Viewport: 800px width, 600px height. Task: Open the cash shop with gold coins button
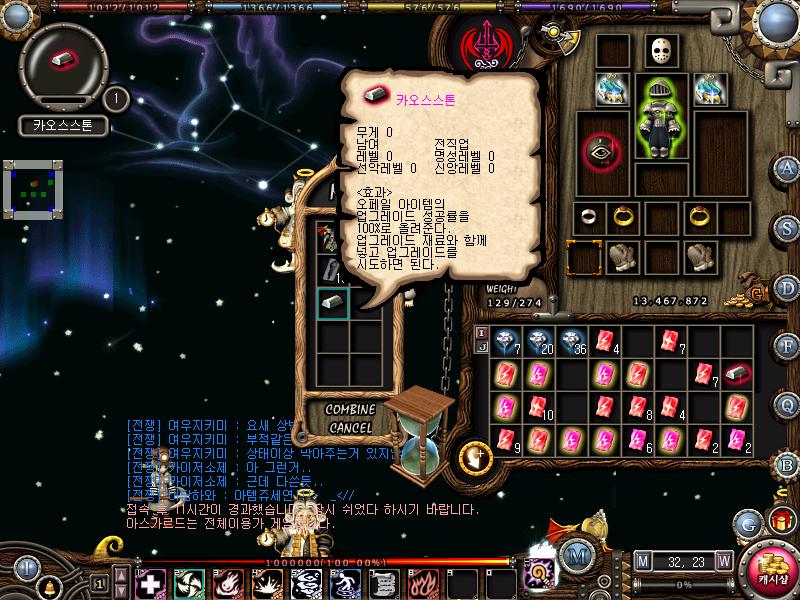770,569
